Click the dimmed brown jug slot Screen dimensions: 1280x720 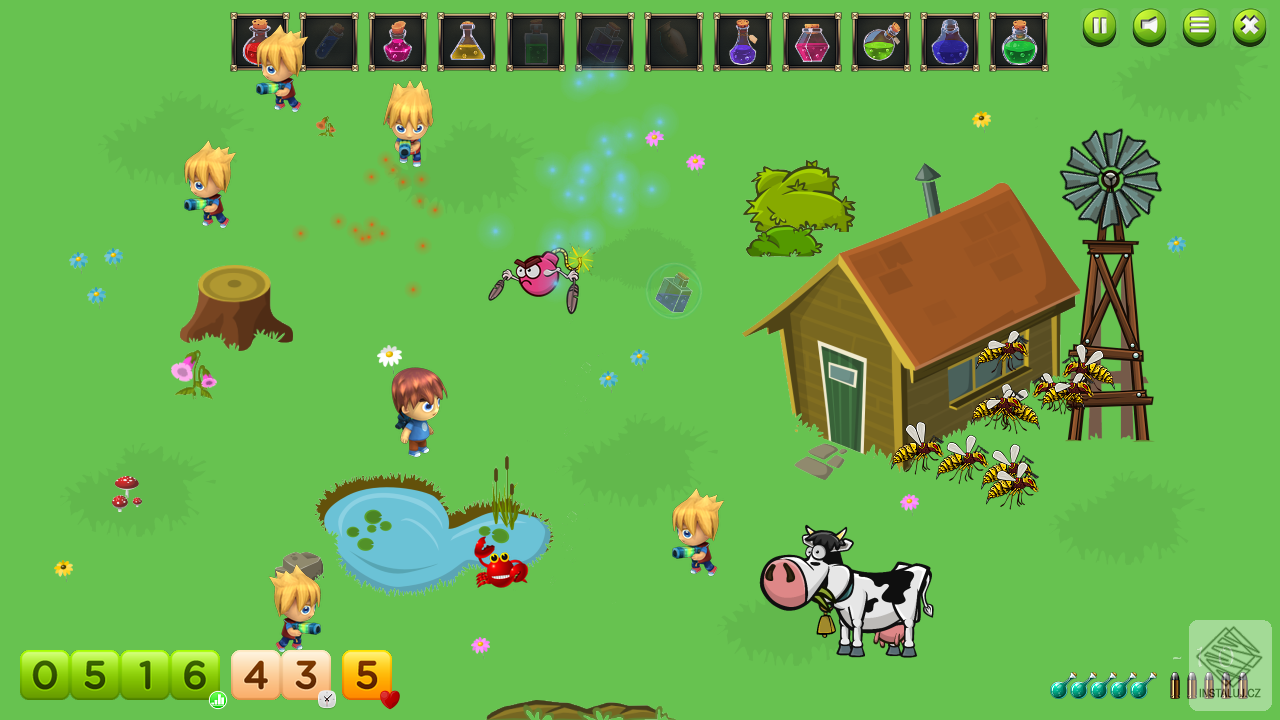(674, 42)
